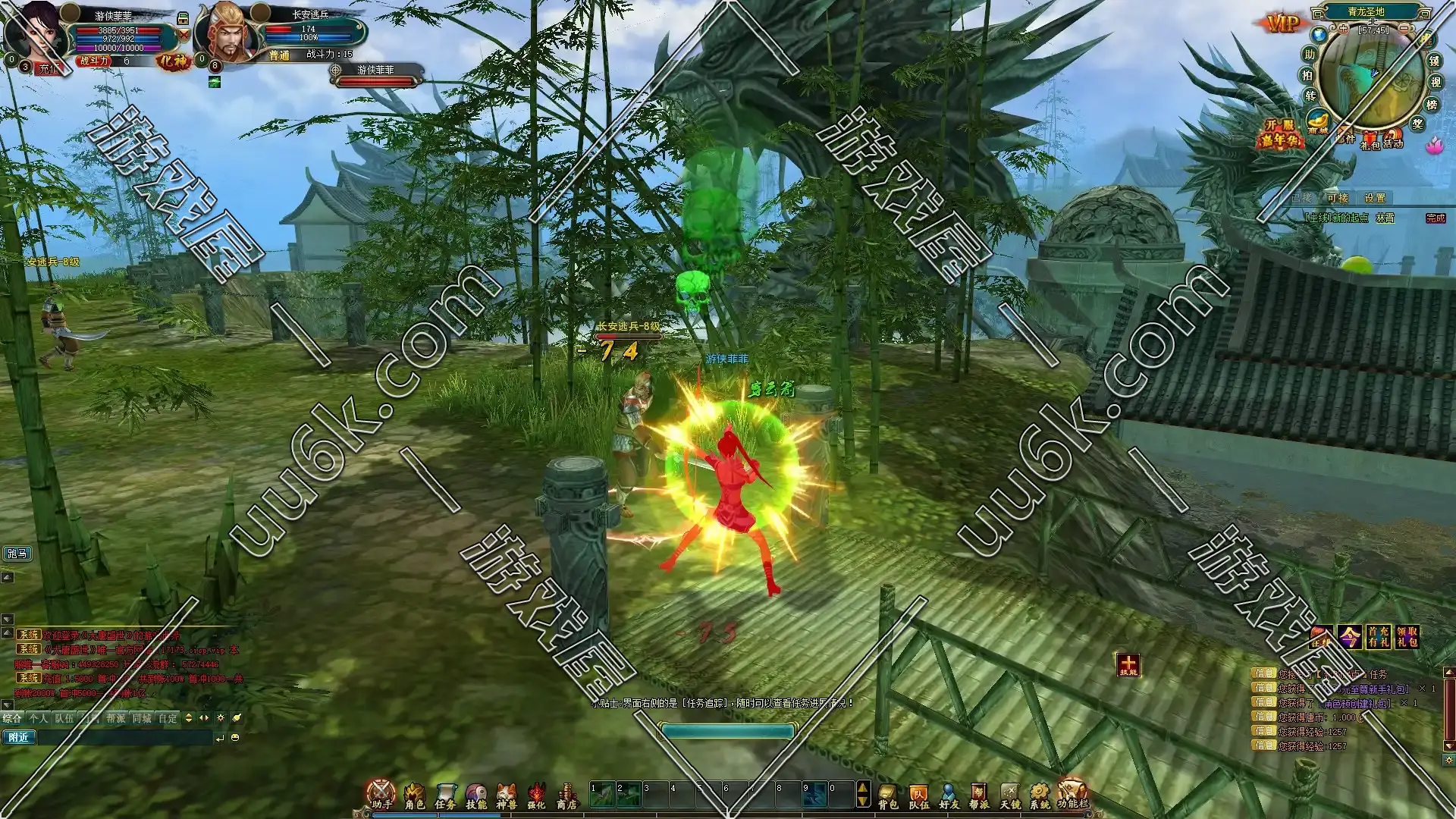Open the 任务 quest log
The image size is (1456, 819).
click(x=445, y=795)
